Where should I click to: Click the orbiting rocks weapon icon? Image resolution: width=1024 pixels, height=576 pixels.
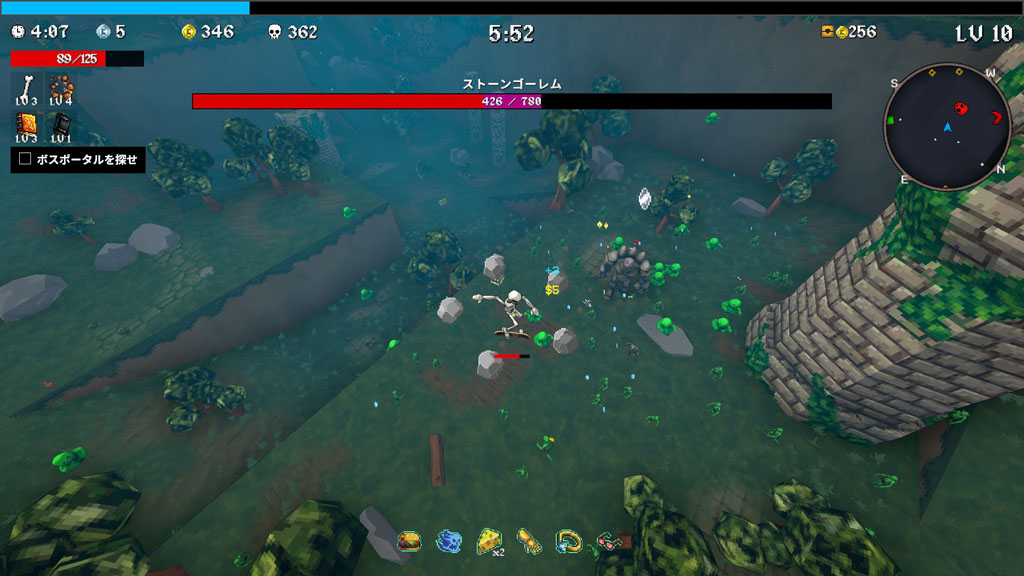(61, 86)
